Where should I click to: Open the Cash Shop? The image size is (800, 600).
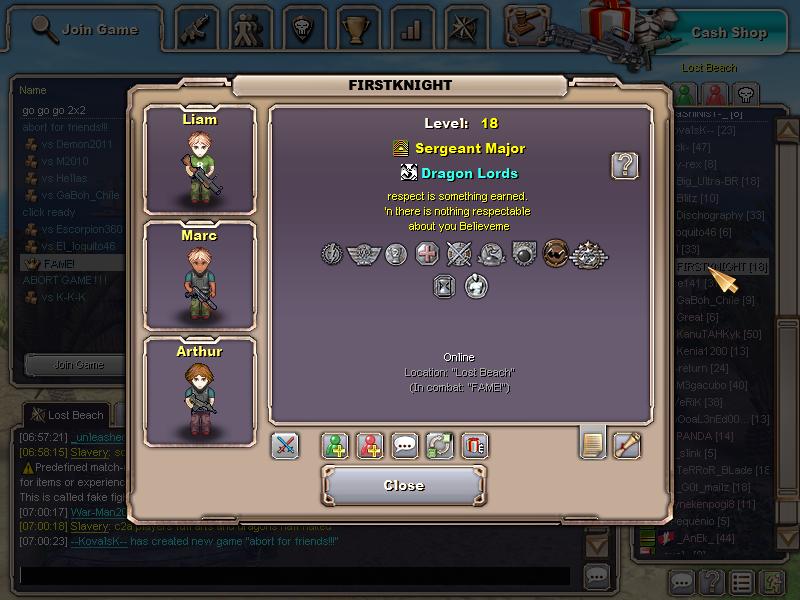click(x=728, y=32)
